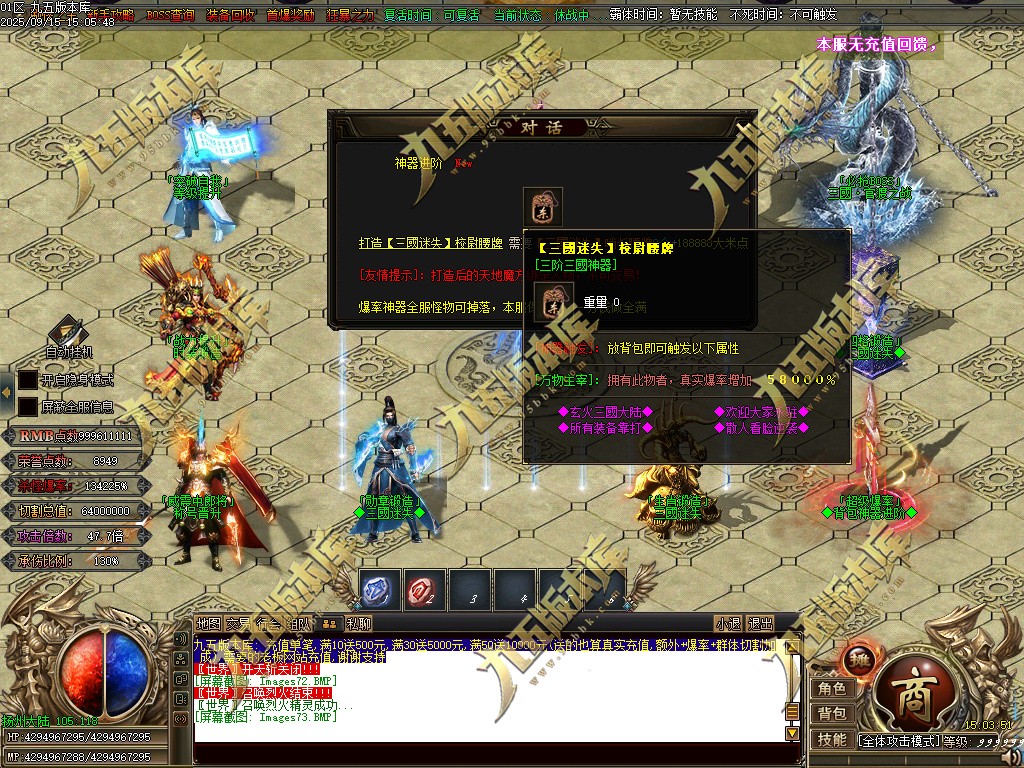The height and width of the screenshot is (768, 1024).
Task: Use the blue gem in hotbar slot 1
Action: click(379, 591)
